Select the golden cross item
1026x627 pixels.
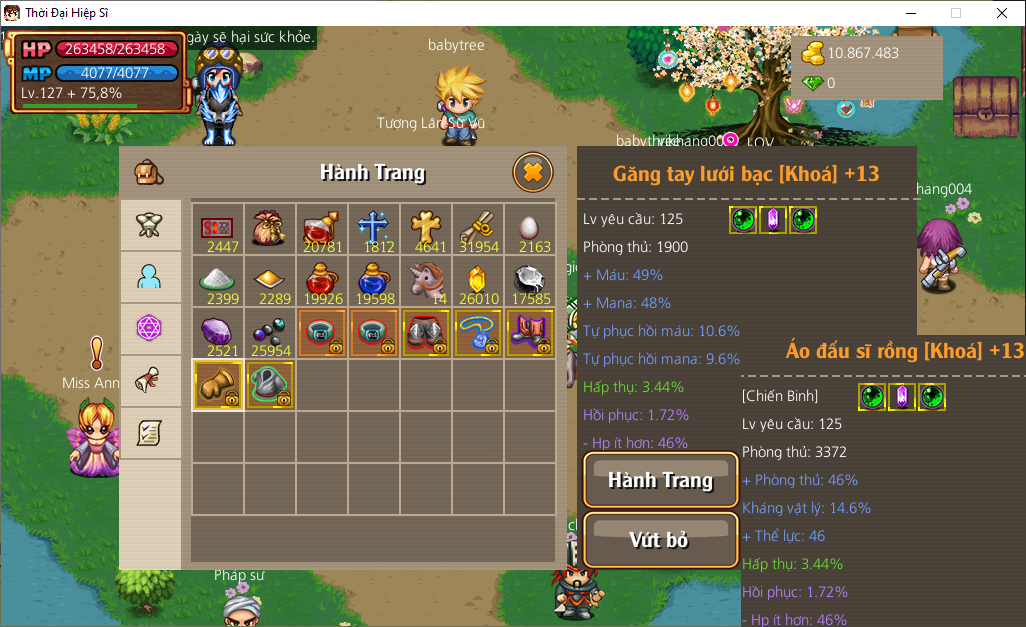[x=425, y=229]
